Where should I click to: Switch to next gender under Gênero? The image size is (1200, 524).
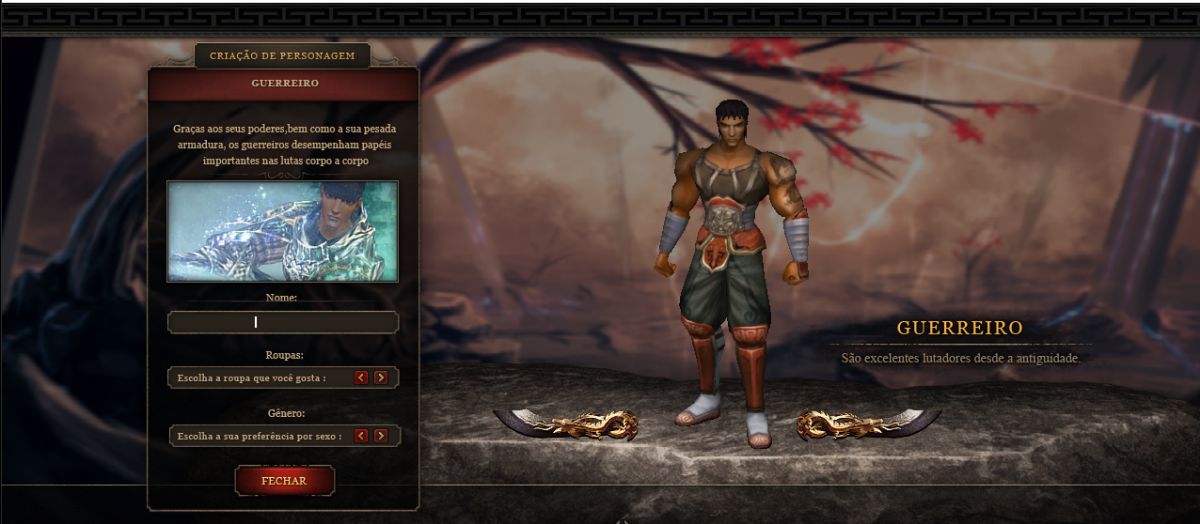coord(380,436)
